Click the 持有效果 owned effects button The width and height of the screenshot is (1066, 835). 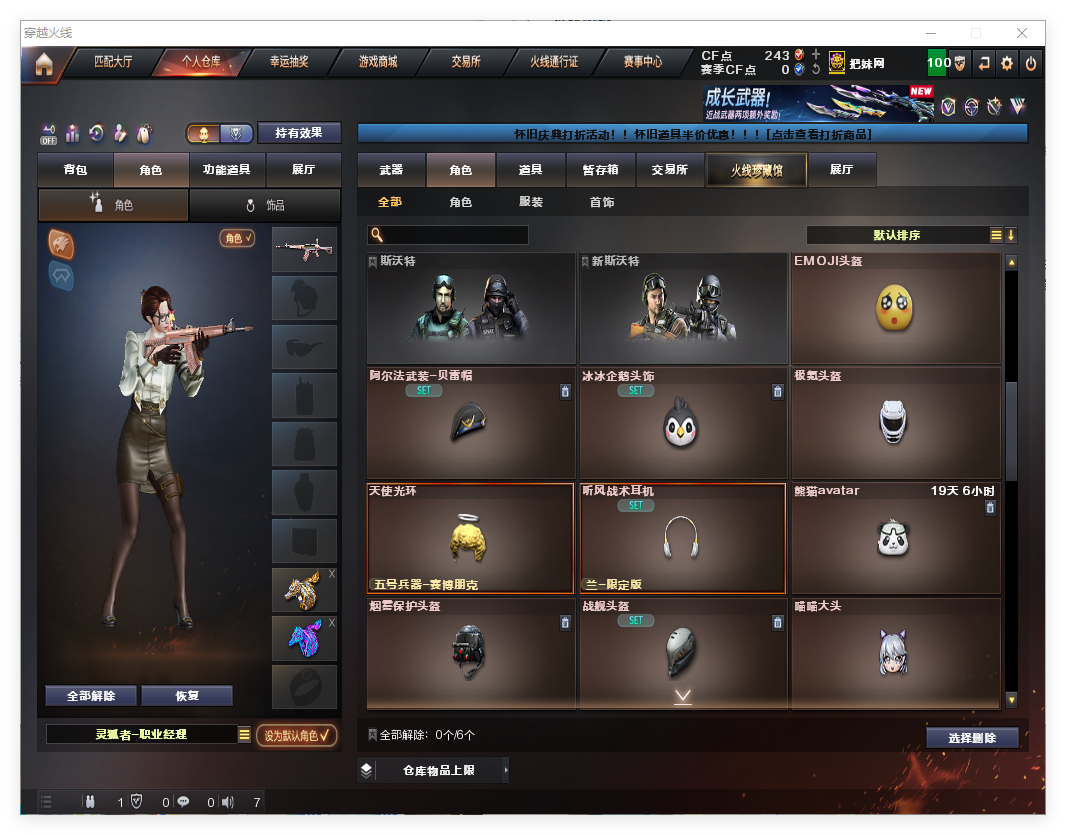(x=299, y=133)
